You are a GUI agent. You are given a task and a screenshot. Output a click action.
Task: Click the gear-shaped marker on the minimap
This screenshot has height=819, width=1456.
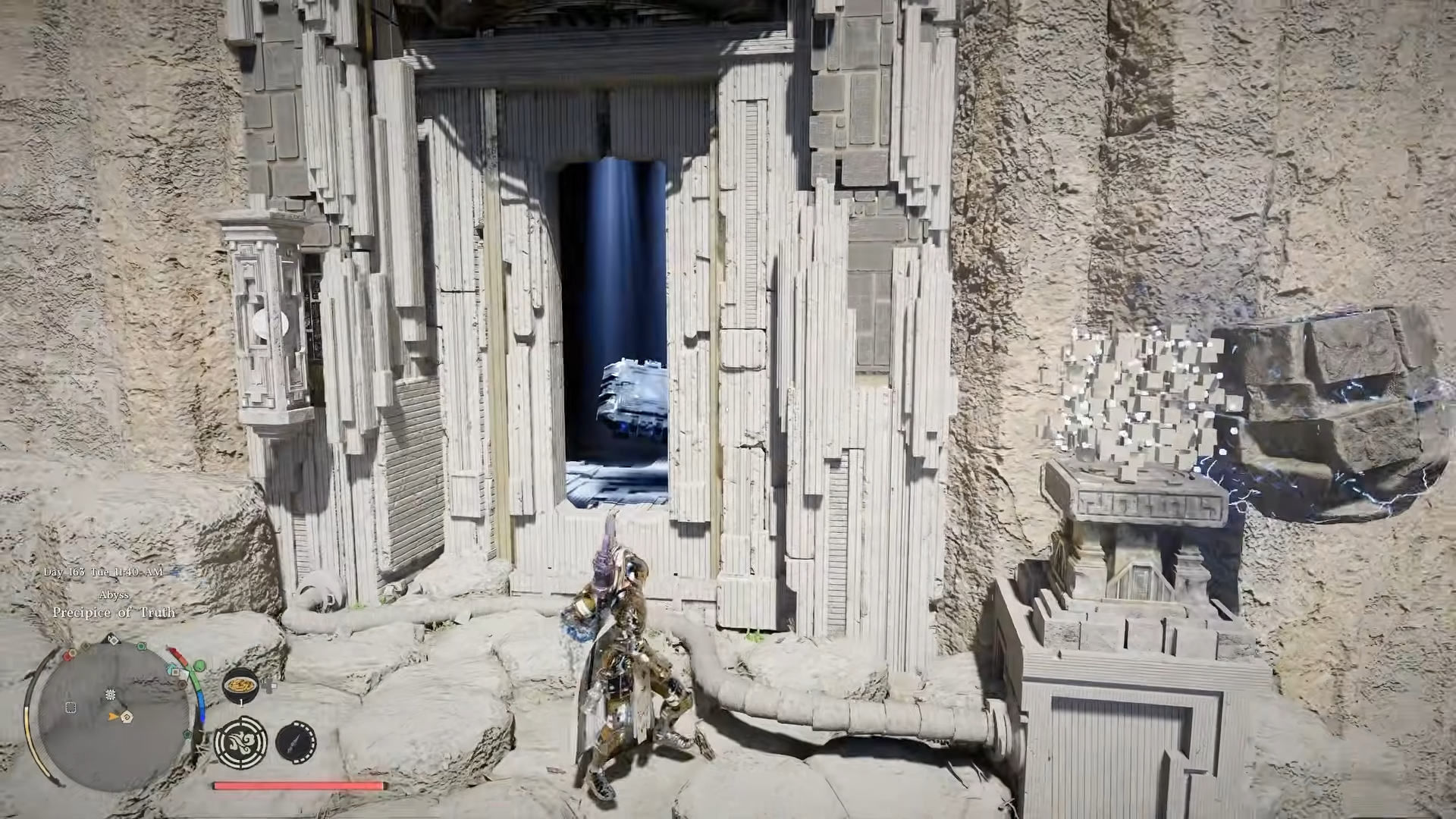tap(111, 695)
